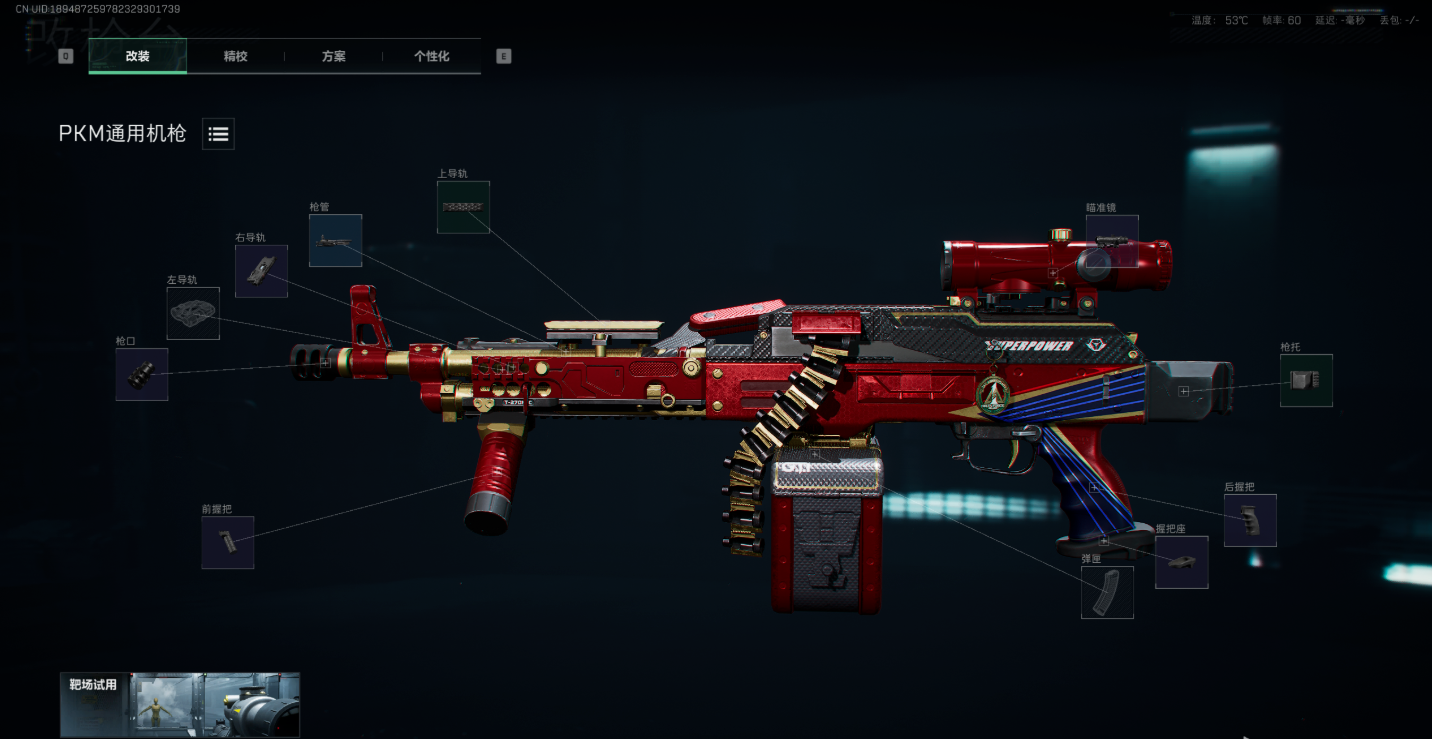Select the 枪口 muzzle attachment slot
The height and width of the screenshot is (739, 1432).
(142, 375)
